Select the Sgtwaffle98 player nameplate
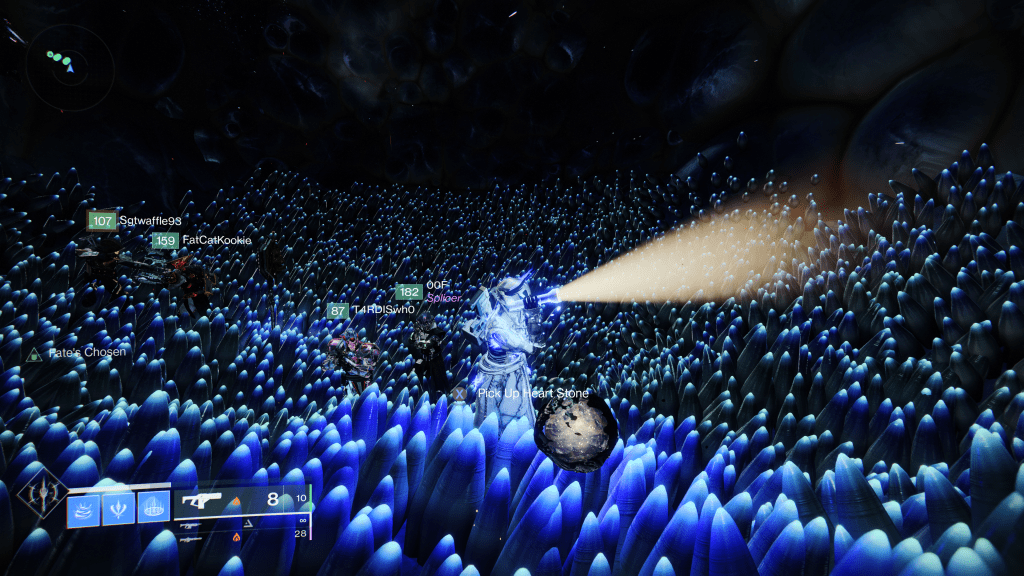 click(x=135, y=221)
